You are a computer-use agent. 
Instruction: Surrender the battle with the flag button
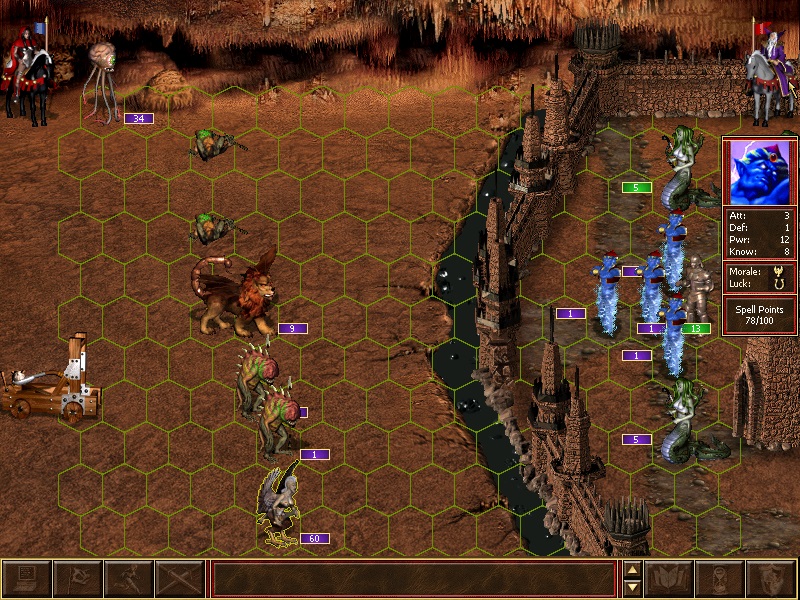pyautogui.click(x=77, y=579)
